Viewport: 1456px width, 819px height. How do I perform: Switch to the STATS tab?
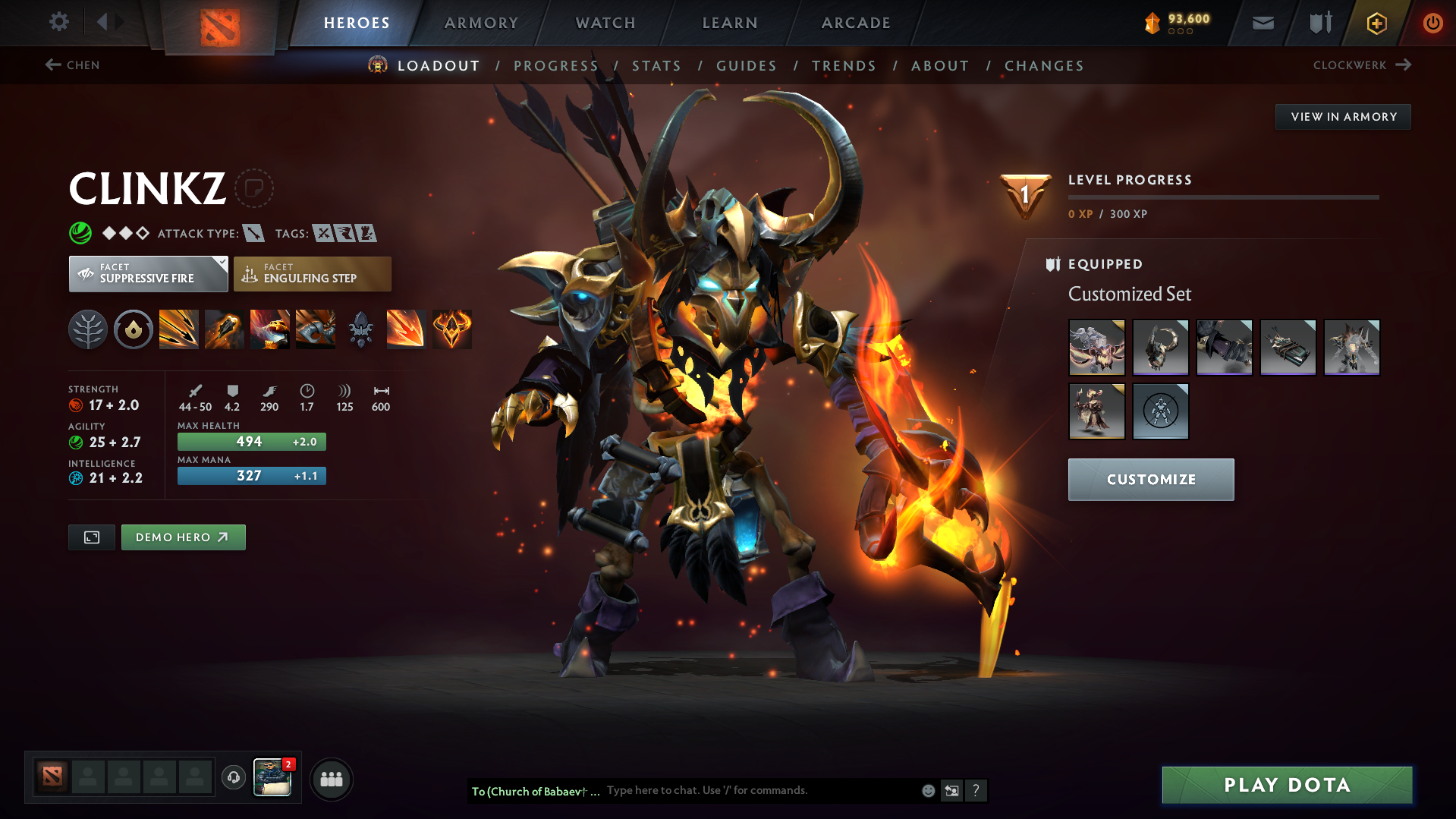[x=656, y=66]
